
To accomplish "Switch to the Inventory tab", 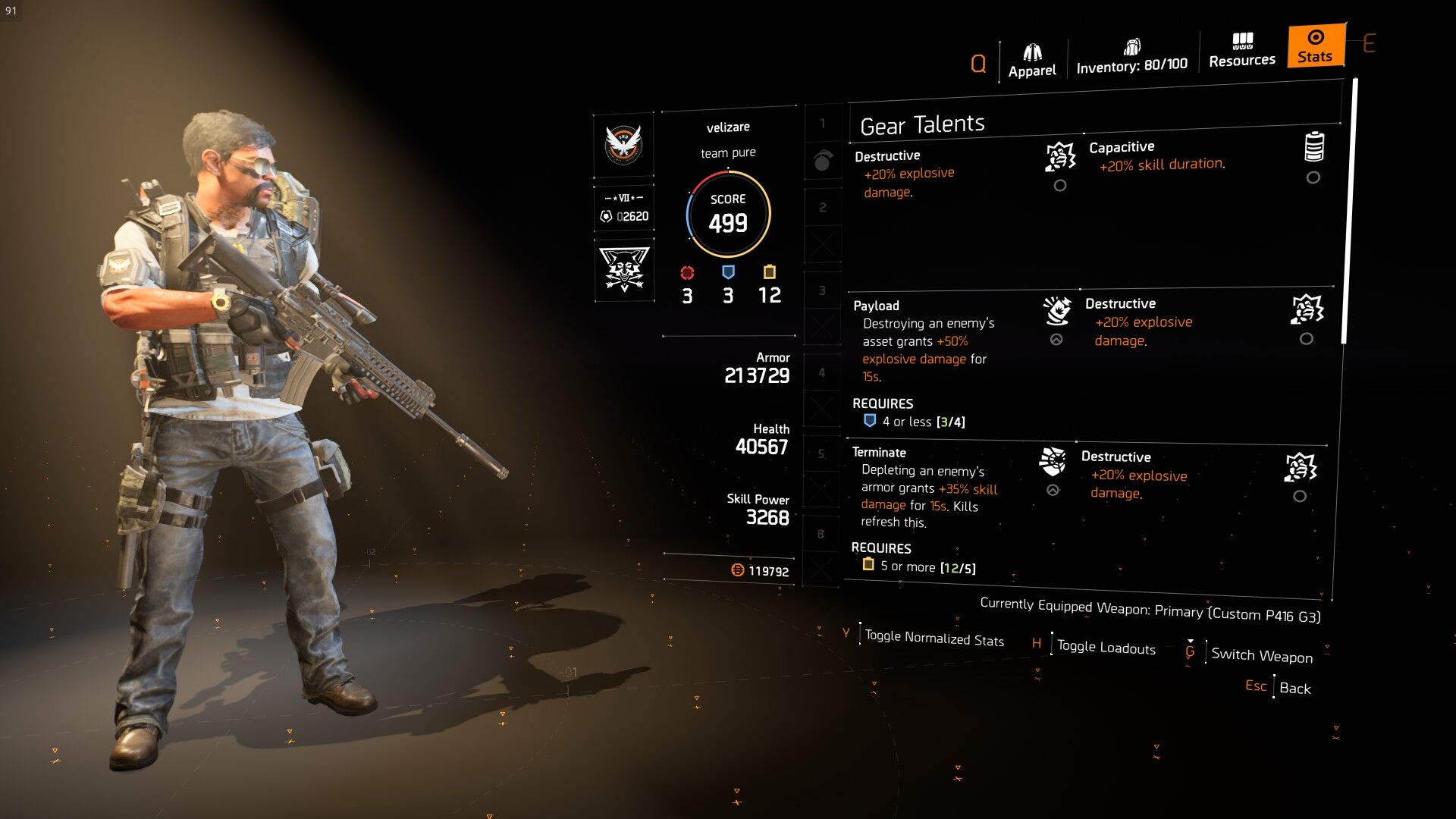I will [x=1131, y=58].
